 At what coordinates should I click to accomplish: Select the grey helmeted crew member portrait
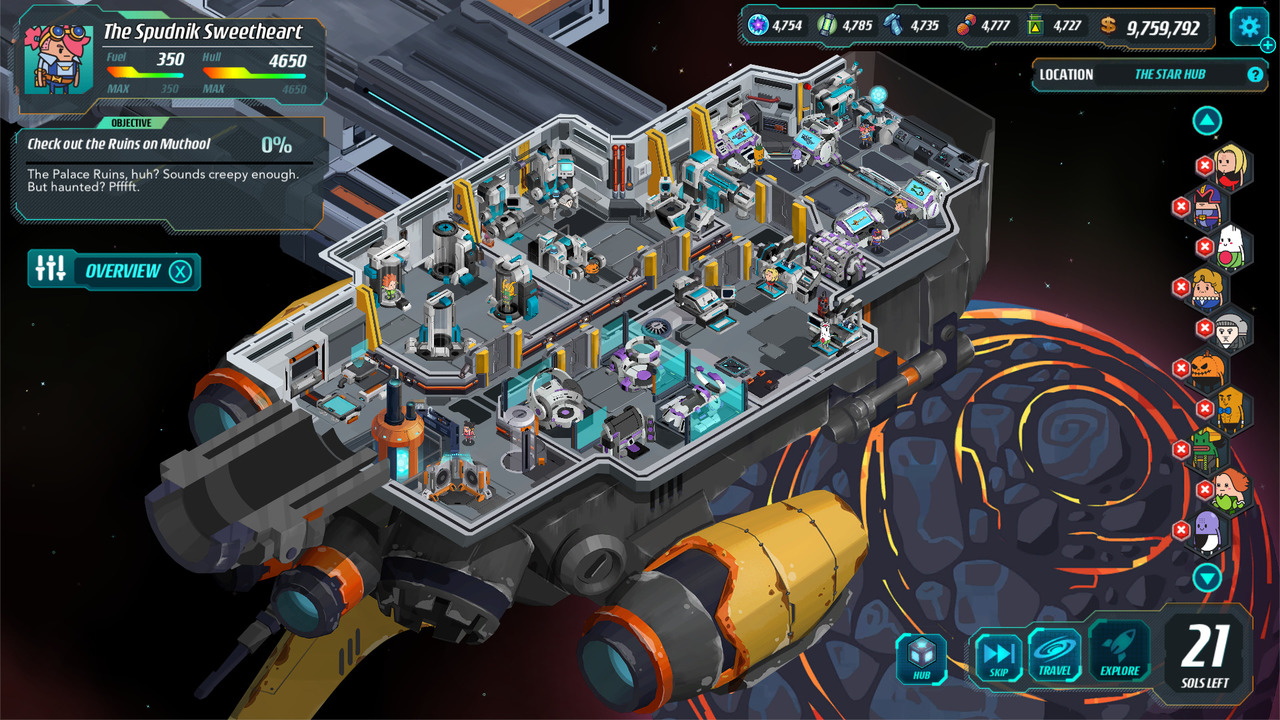click(x=1232, y=329)
